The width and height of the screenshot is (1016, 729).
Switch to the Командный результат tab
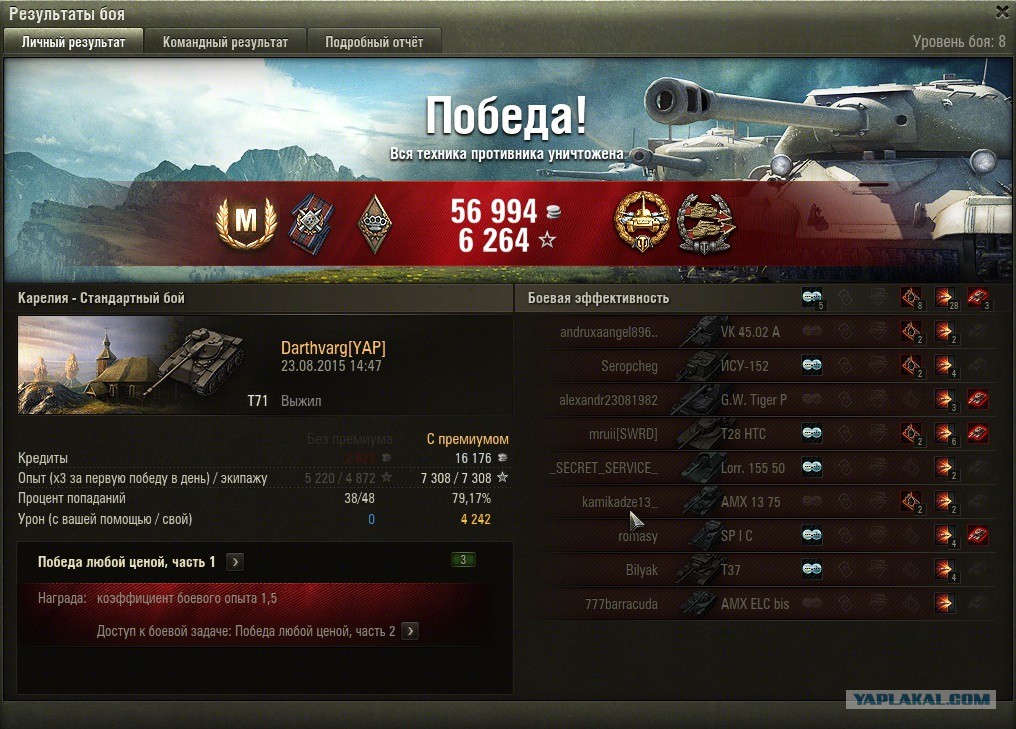[225, 42]
